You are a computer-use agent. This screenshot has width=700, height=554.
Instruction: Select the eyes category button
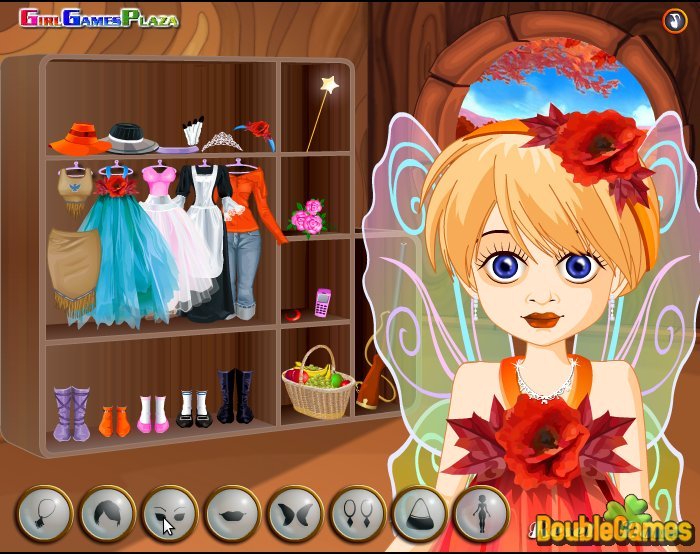169,515
